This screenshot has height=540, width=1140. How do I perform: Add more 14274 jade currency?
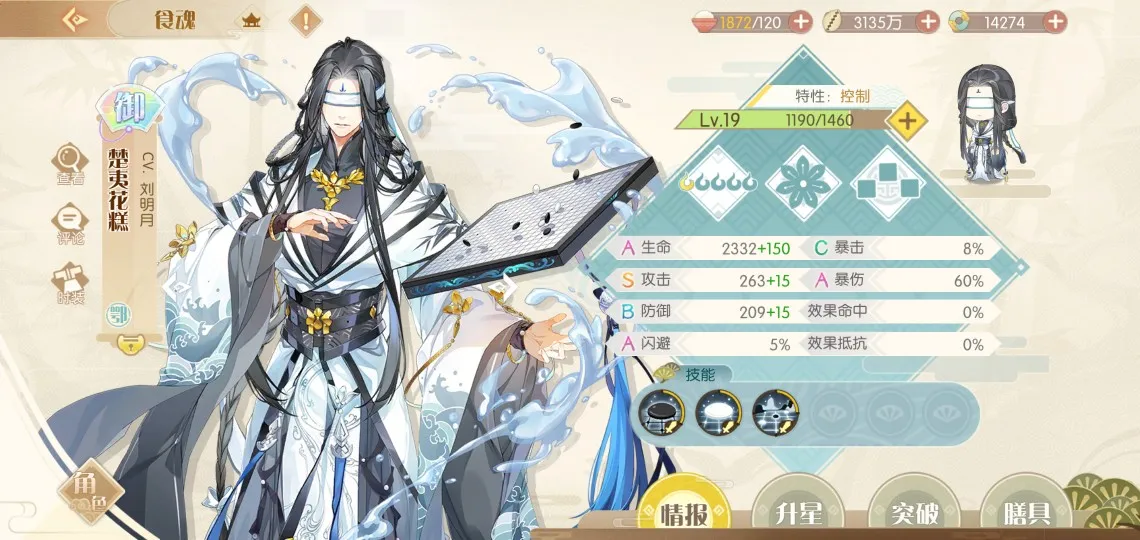tap(1054, 21)
